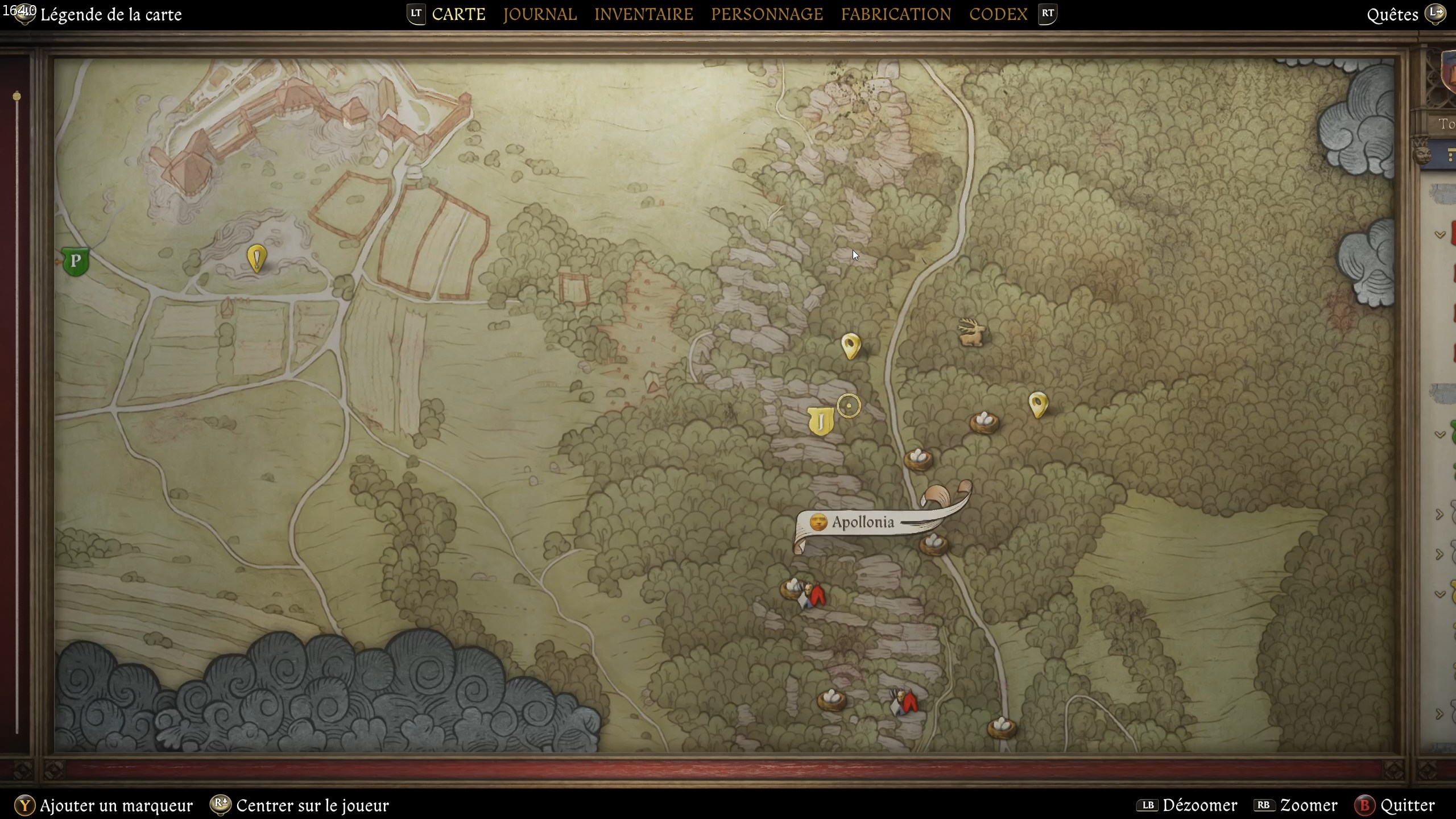Image resolution: width=1456 pixels, height=819 pixels.
Task: Select the Apollonia location banner
Action: pos(863,522)
